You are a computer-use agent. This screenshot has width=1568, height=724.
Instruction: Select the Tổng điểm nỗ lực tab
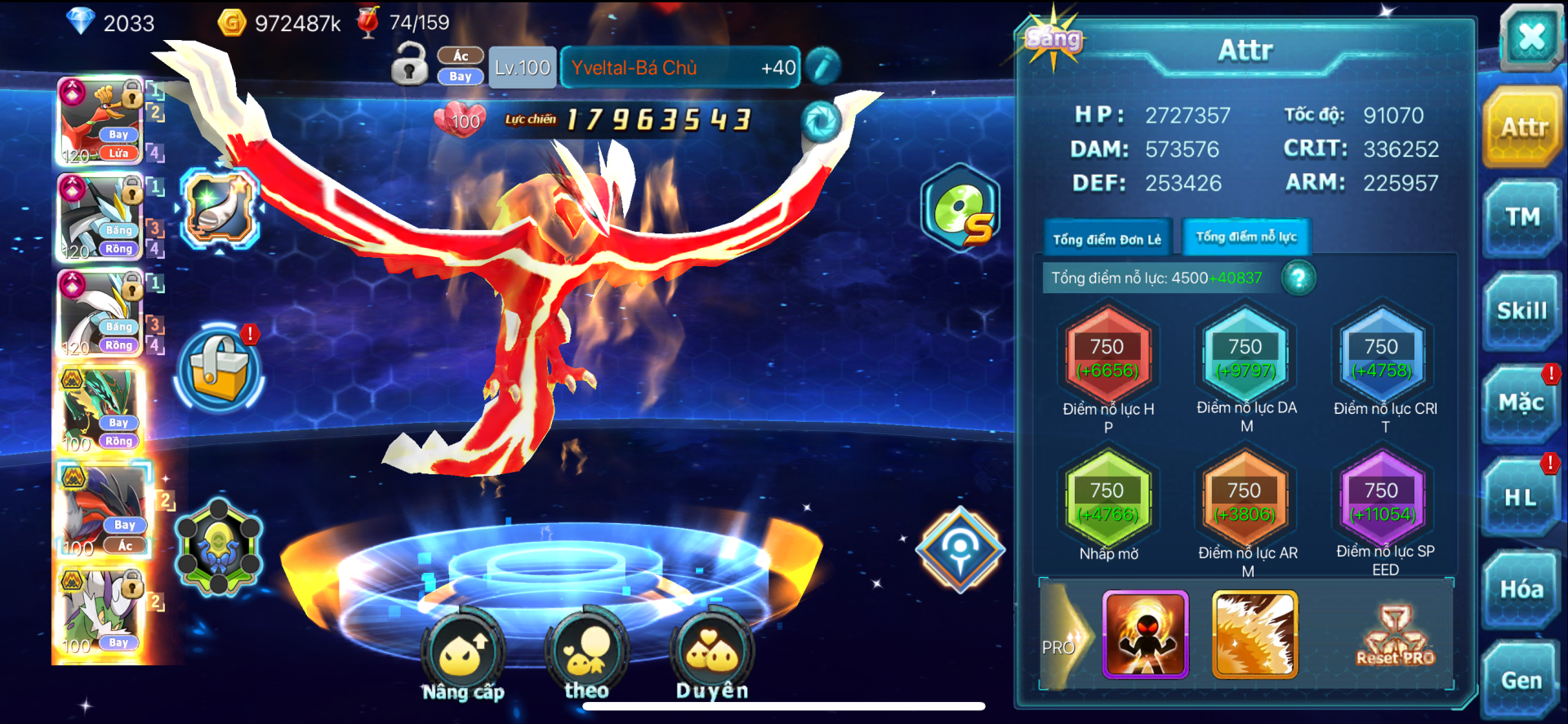point(1245,237)
